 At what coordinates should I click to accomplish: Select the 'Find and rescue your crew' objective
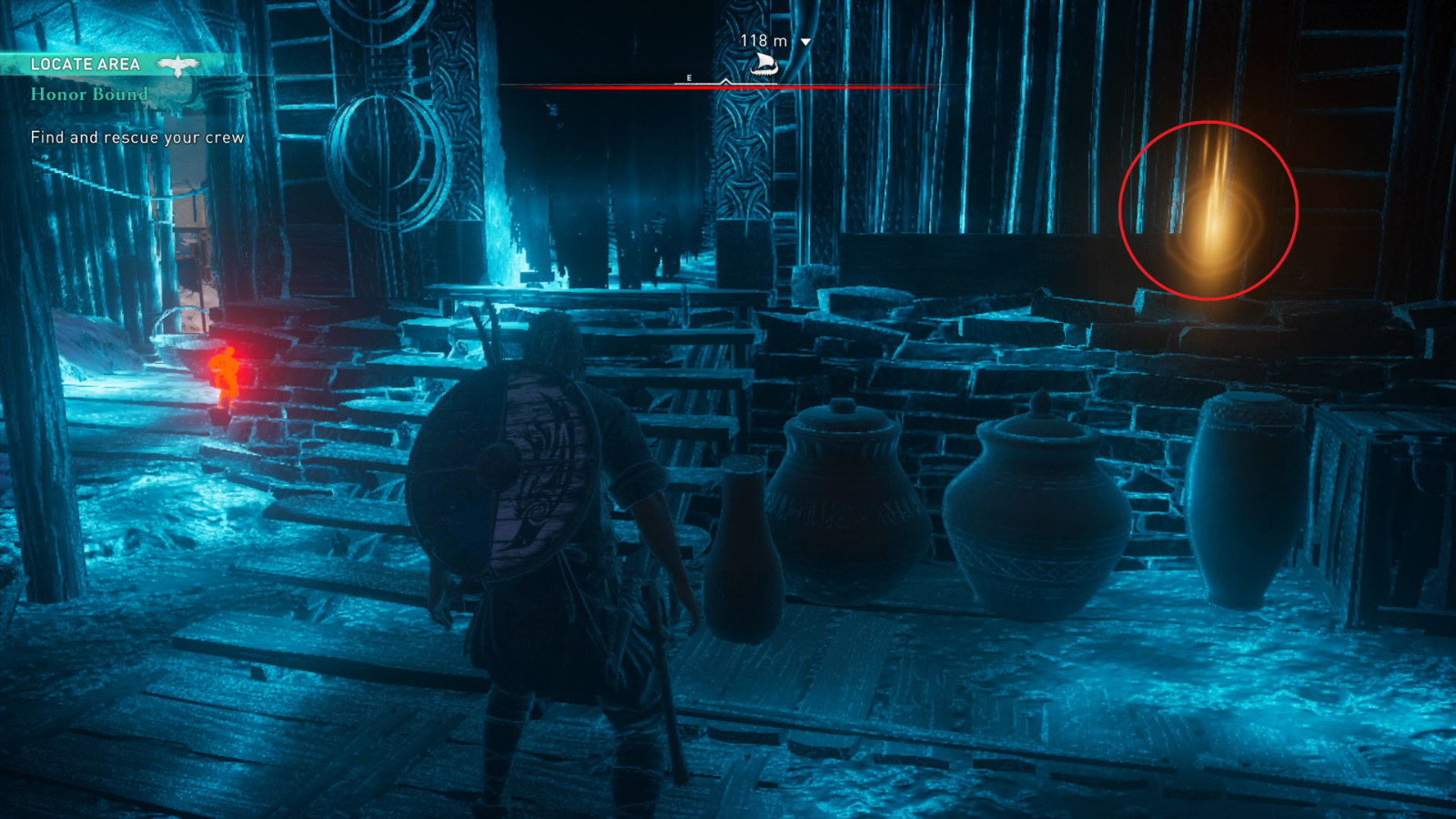137,137
